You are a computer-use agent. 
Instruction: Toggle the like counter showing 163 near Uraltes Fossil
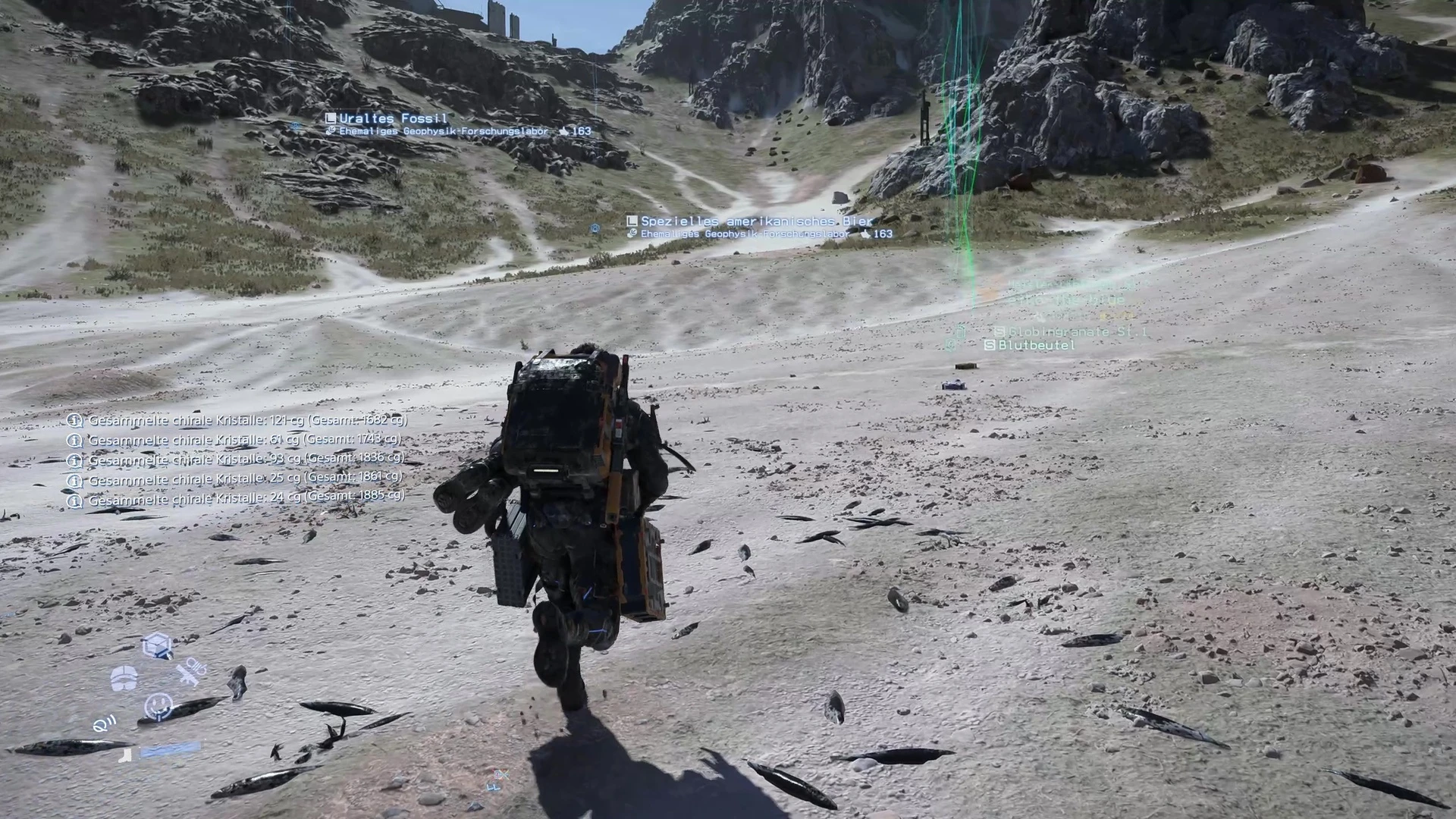(x=572, y=130)
